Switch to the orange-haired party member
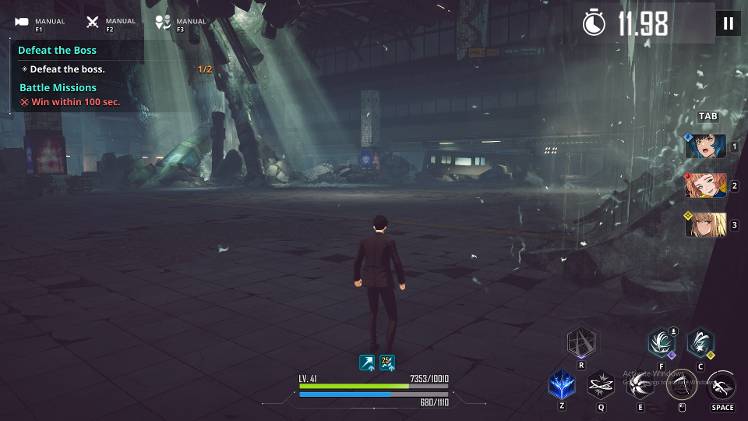748x421 pixels. coord(705,186)
